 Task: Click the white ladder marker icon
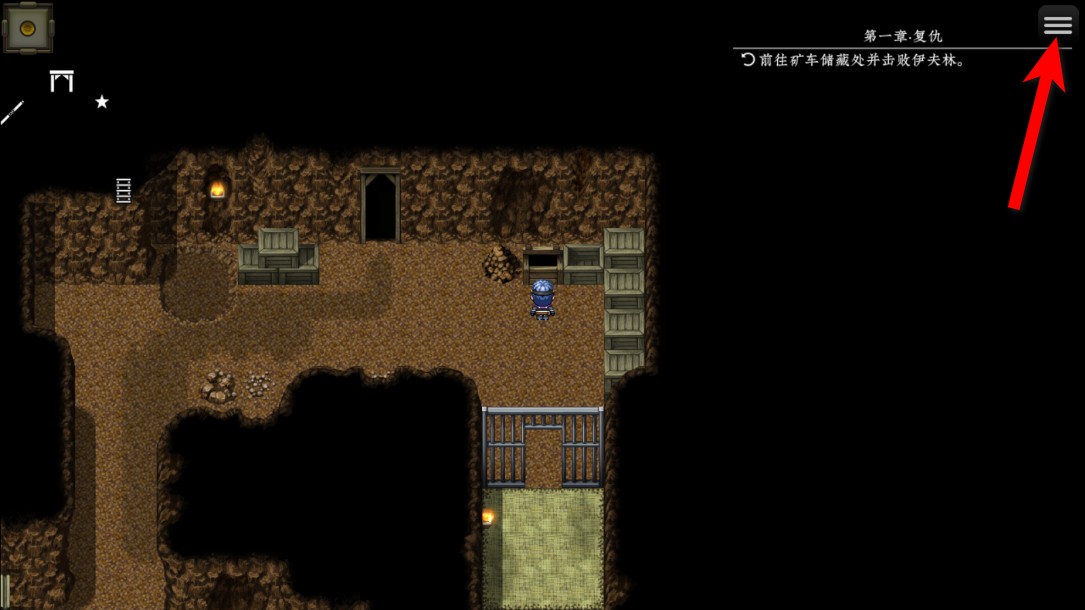pyautogui.click(x=124, y=190)
